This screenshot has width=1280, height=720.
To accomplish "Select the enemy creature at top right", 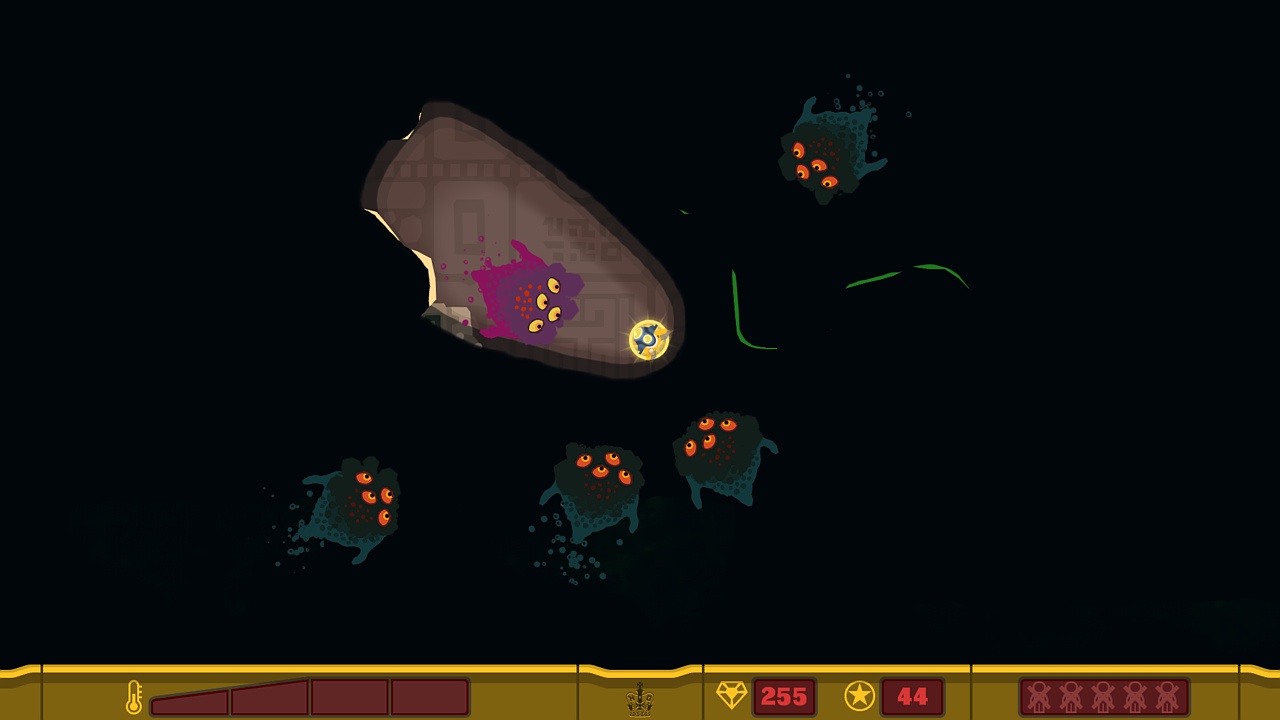I will 826,150.
